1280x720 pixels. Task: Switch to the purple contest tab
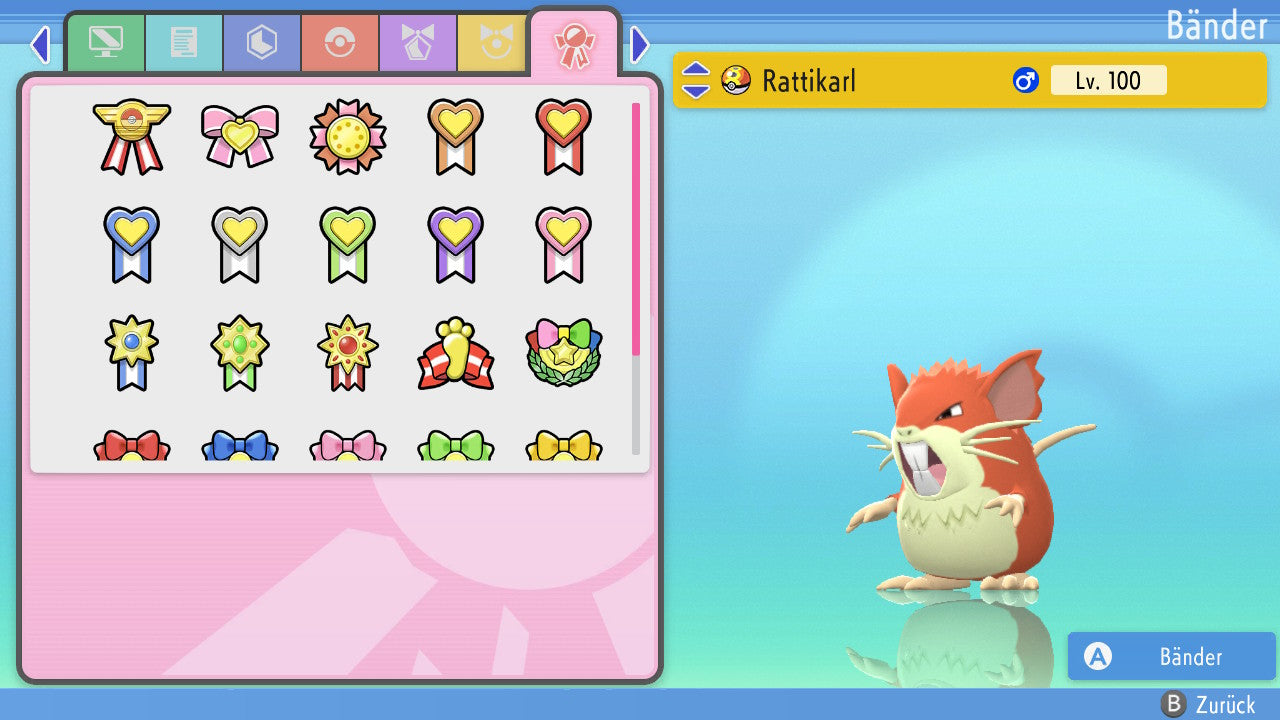[x=418, y=43]
